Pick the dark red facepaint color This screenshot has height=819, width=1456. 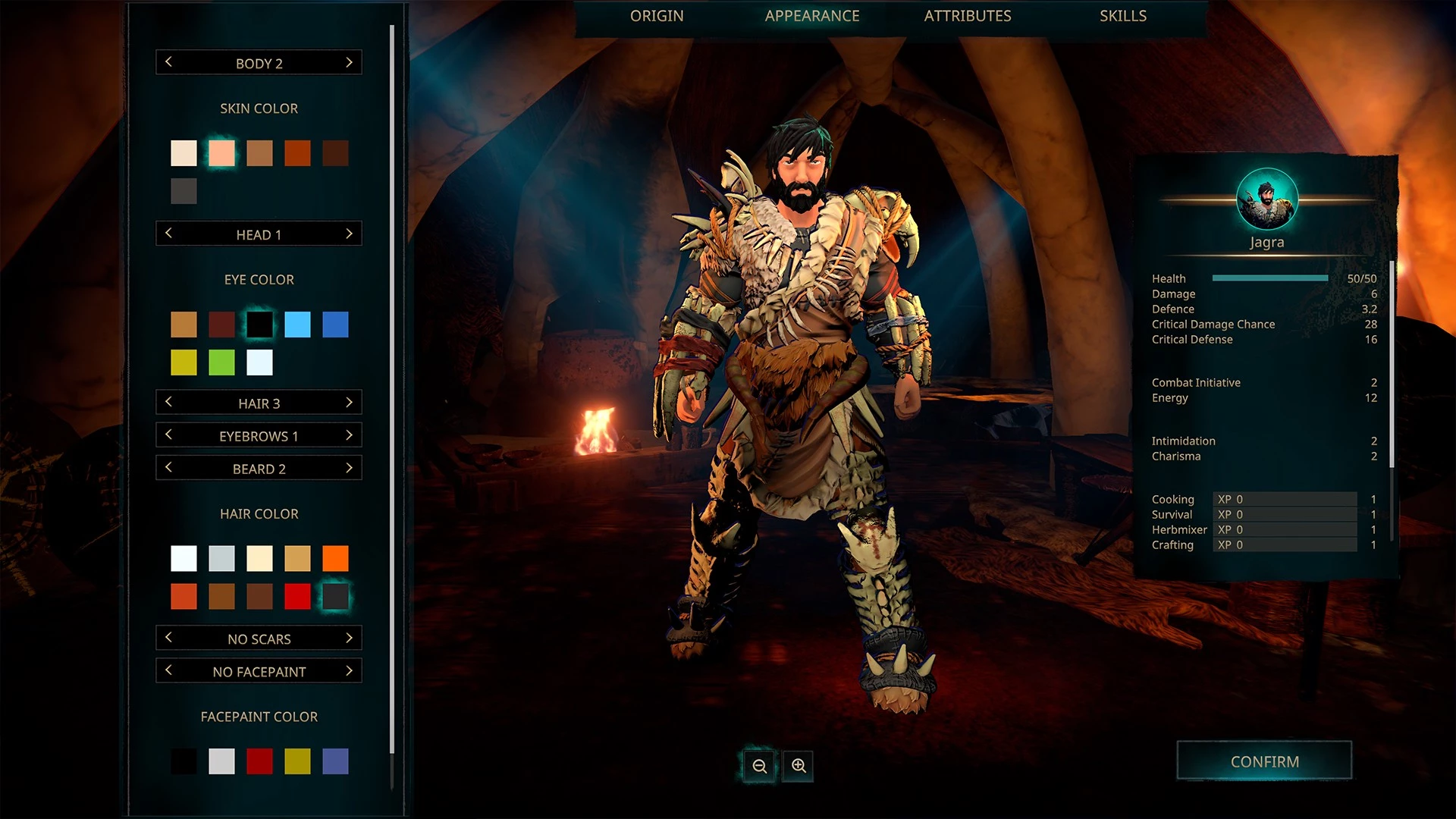coord(259,761)
